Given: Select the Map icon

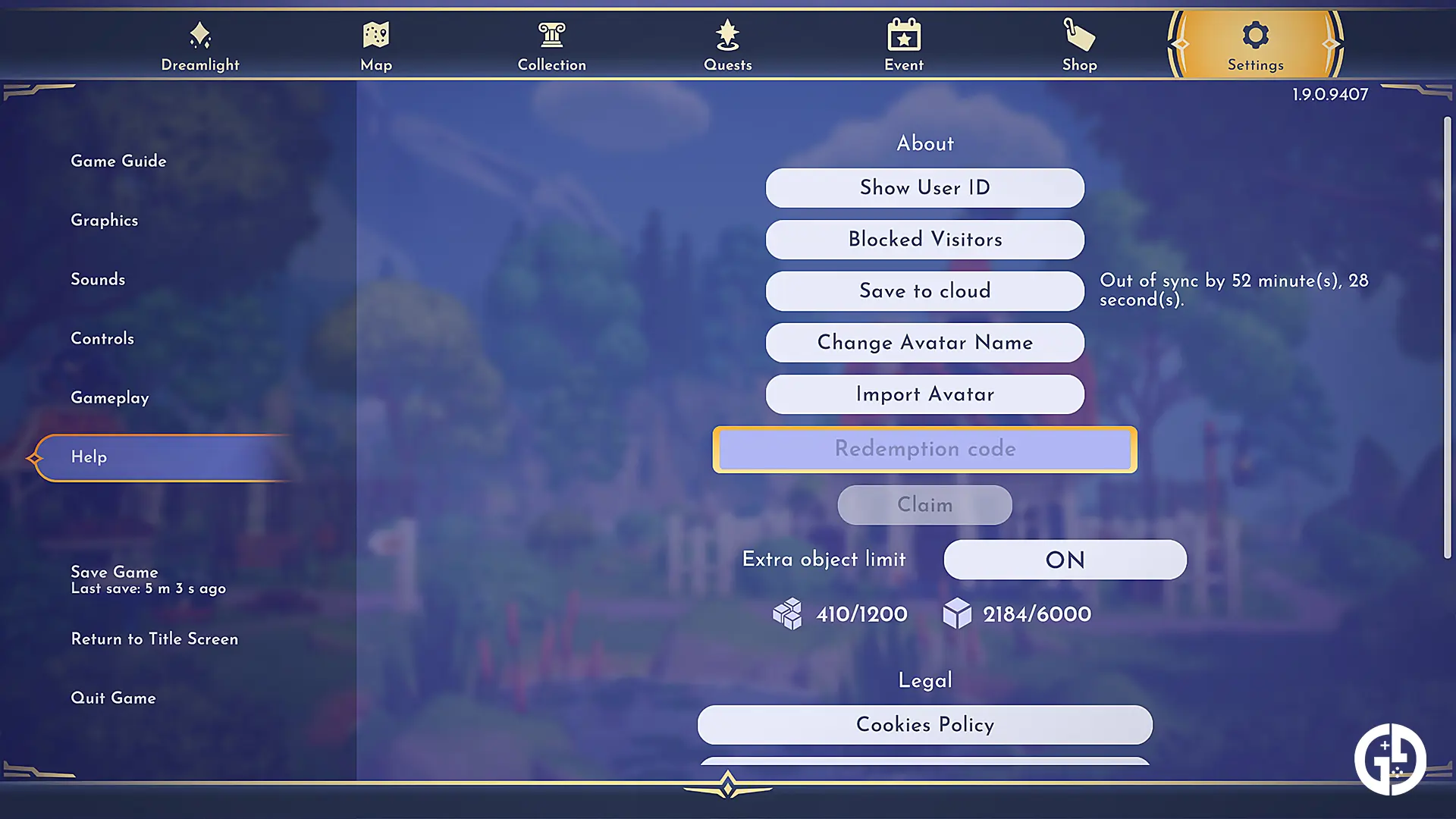Looking at the screenshot, I should (375, 33).
